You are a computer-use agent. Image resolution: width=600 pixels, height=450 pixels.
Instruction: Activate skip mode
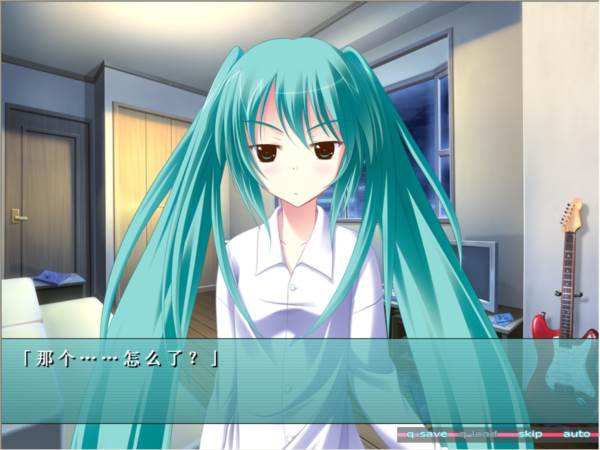point(531,435)
